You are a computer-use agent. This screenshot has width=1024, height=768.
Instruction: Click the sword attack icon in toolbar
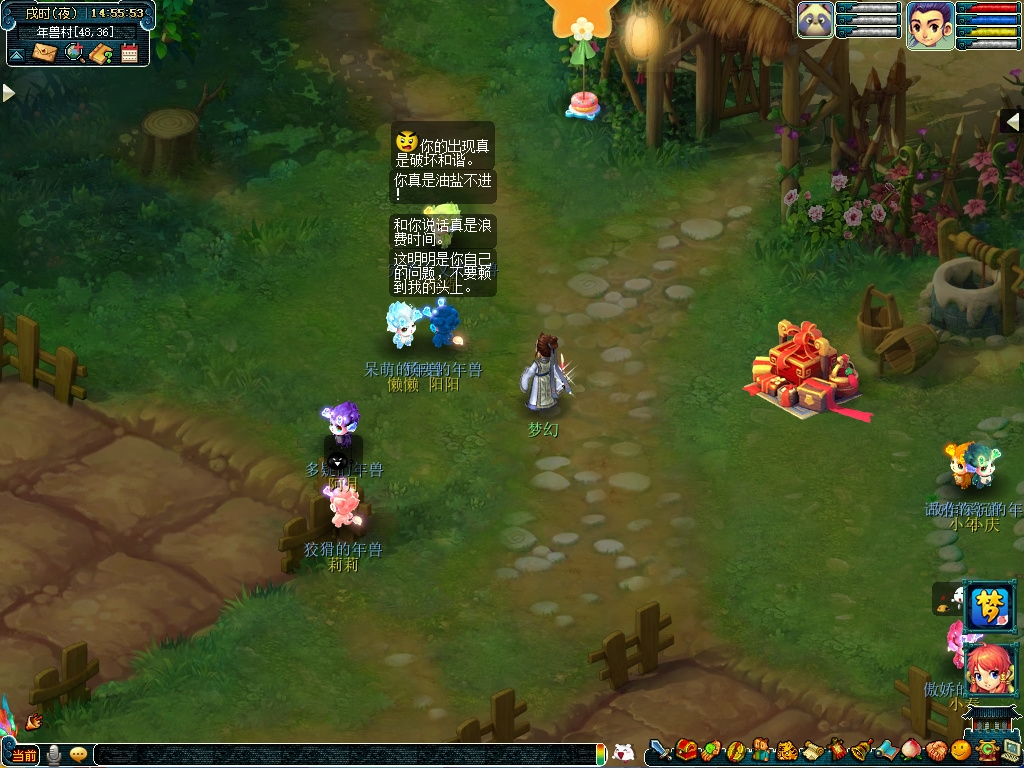(659, 750)
